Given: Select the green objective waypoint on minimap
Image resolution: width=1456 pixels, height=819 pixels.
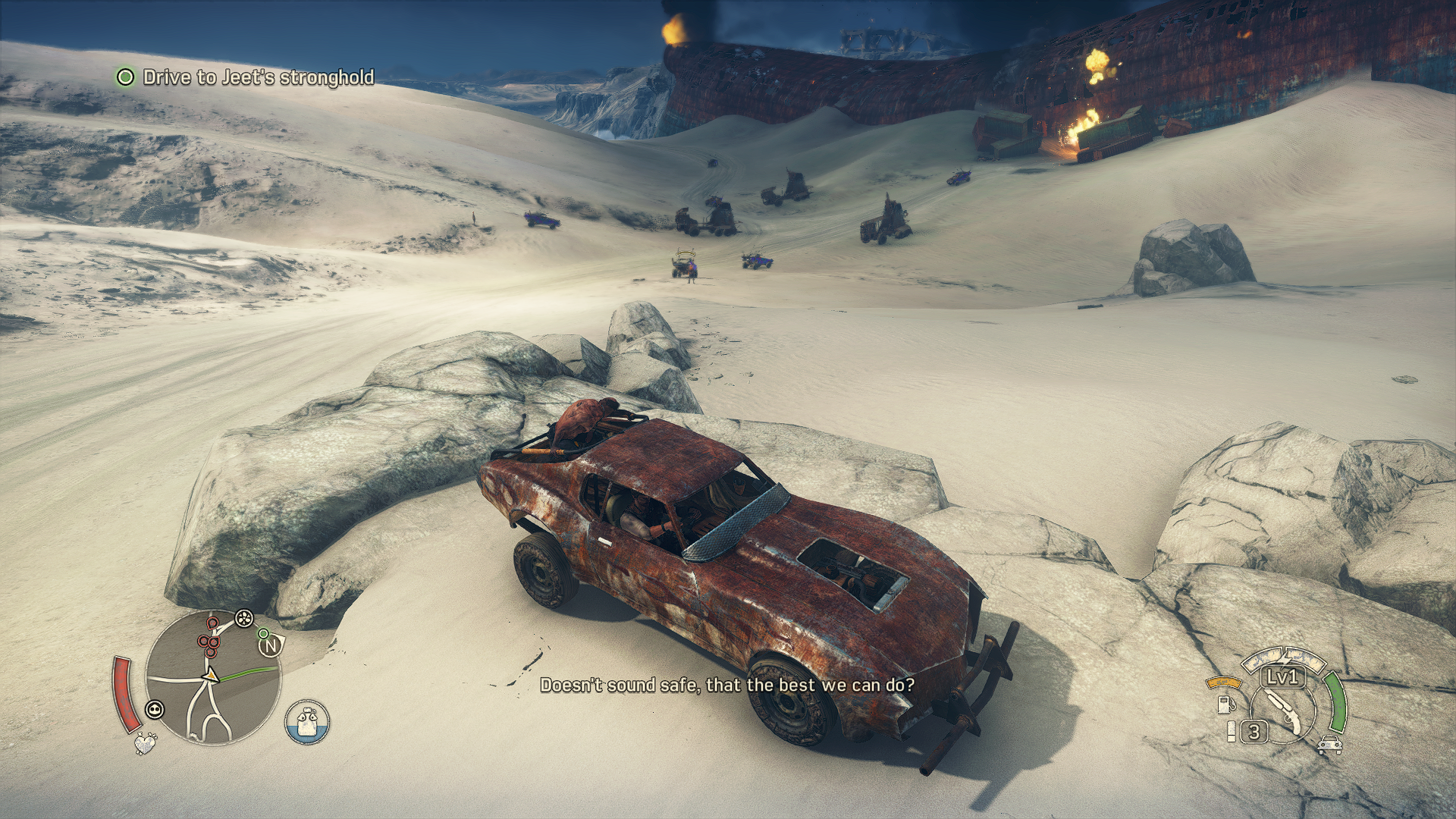Looking at the screenshot, I should [x=262, y=633].
